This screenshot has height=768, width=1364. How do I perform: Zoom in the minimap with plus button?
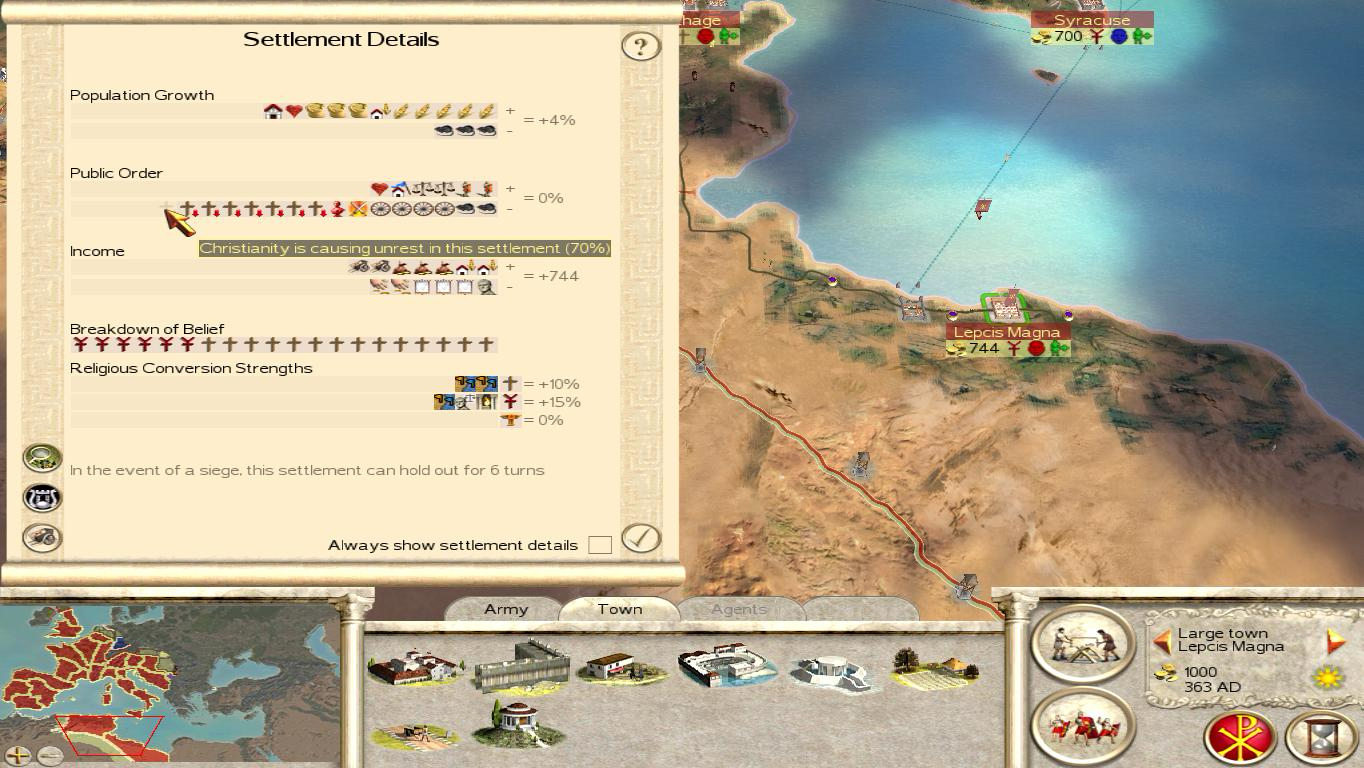click(x=18, y=755)
